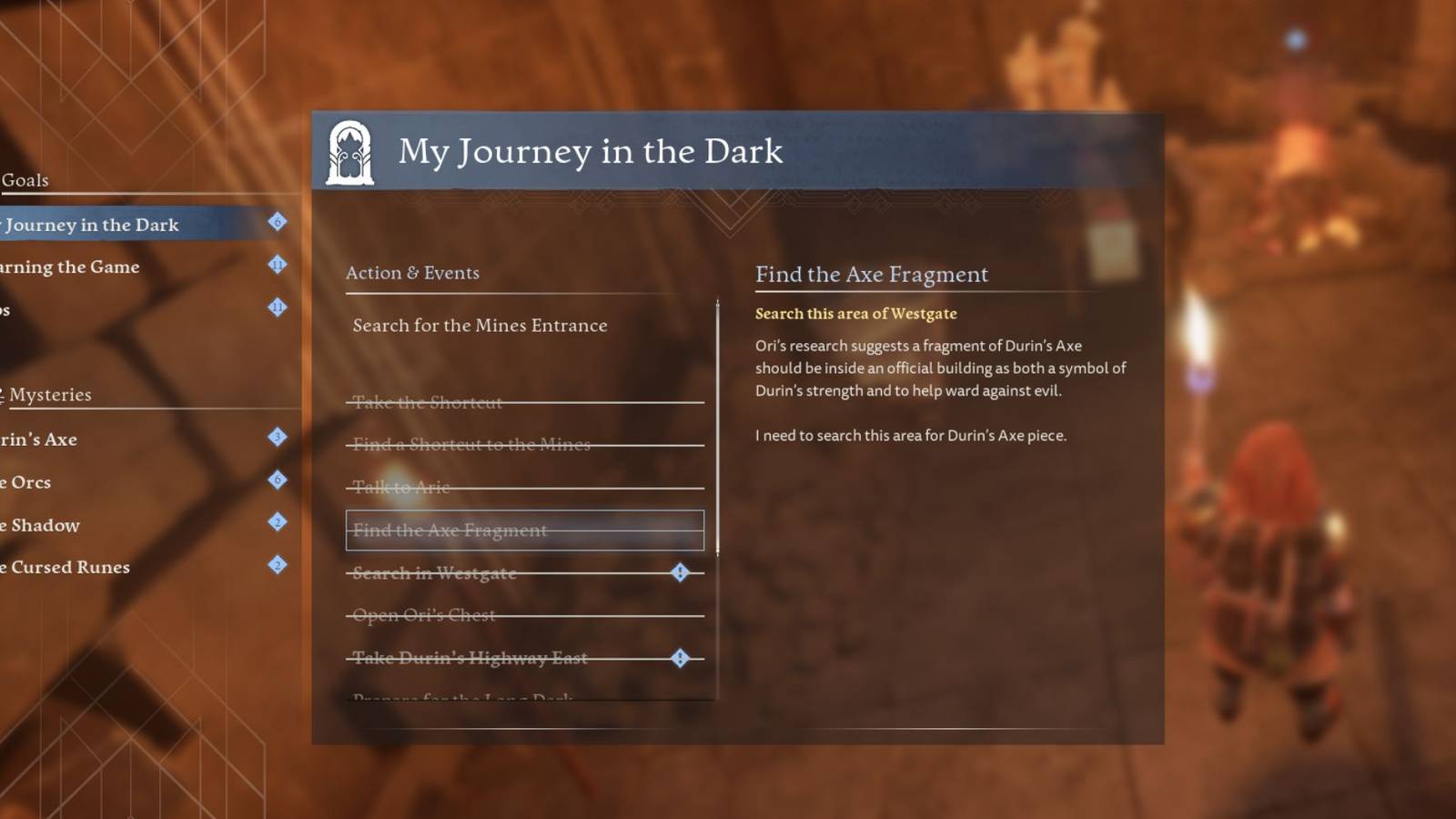
Task: Select the diamond marker beside Search in Westgate
Action: pyautogui.click(x=678, y=571)
